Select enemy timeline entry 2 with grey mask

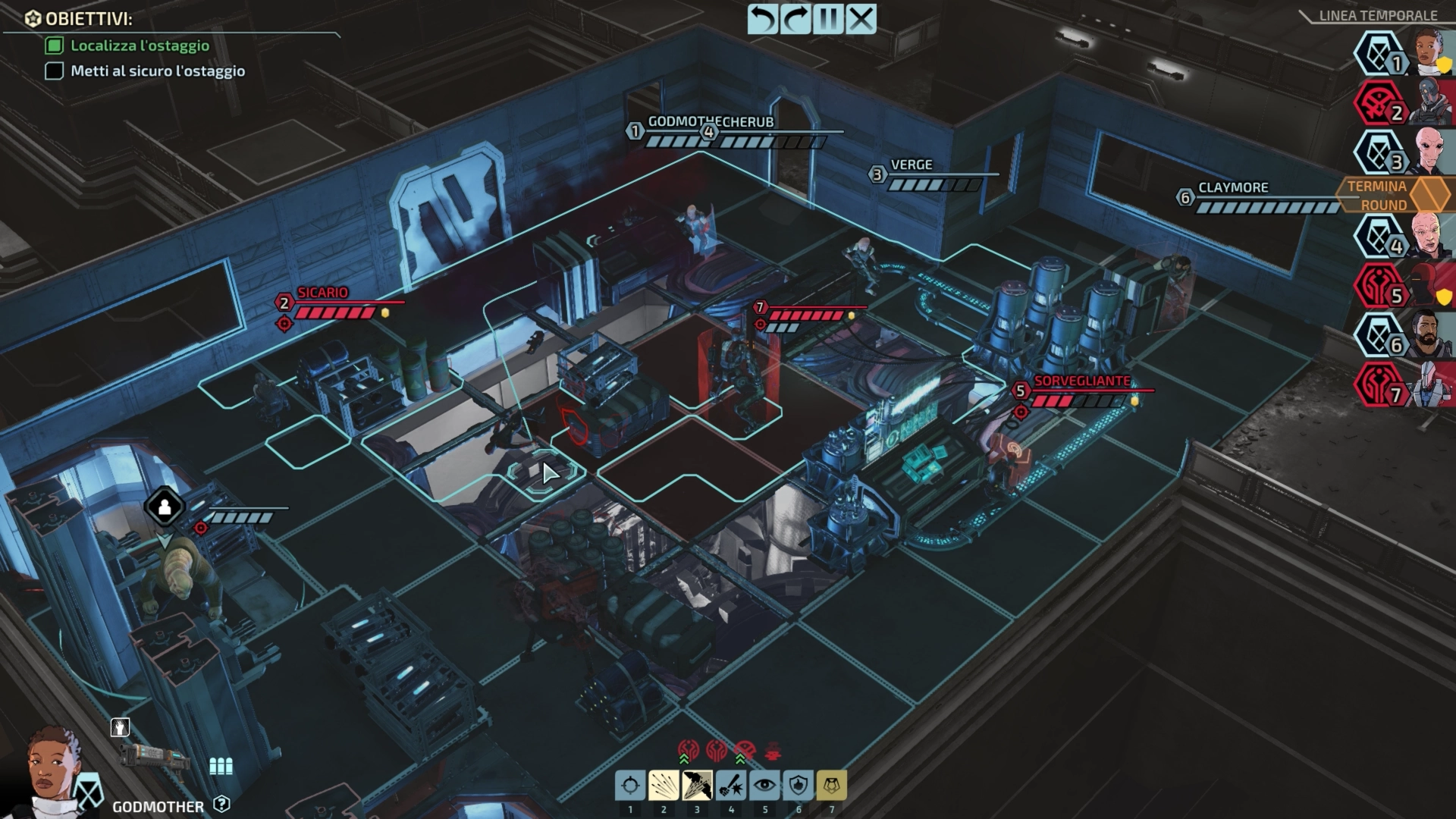click(1432, 102)
